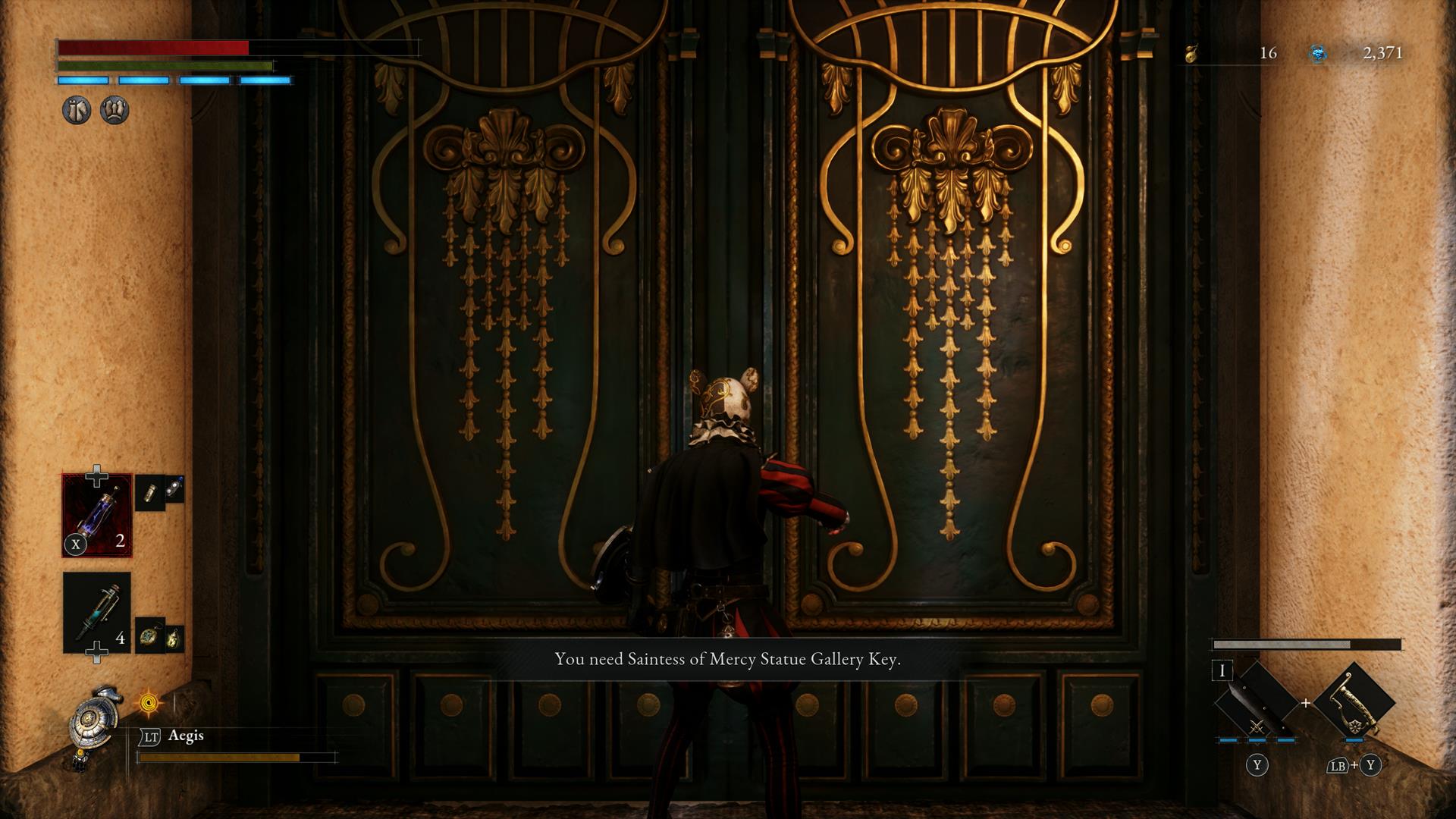Choose the small golden lamp belt item
This screenshot has width=1456, height=819.
click(x=174, y=638)
